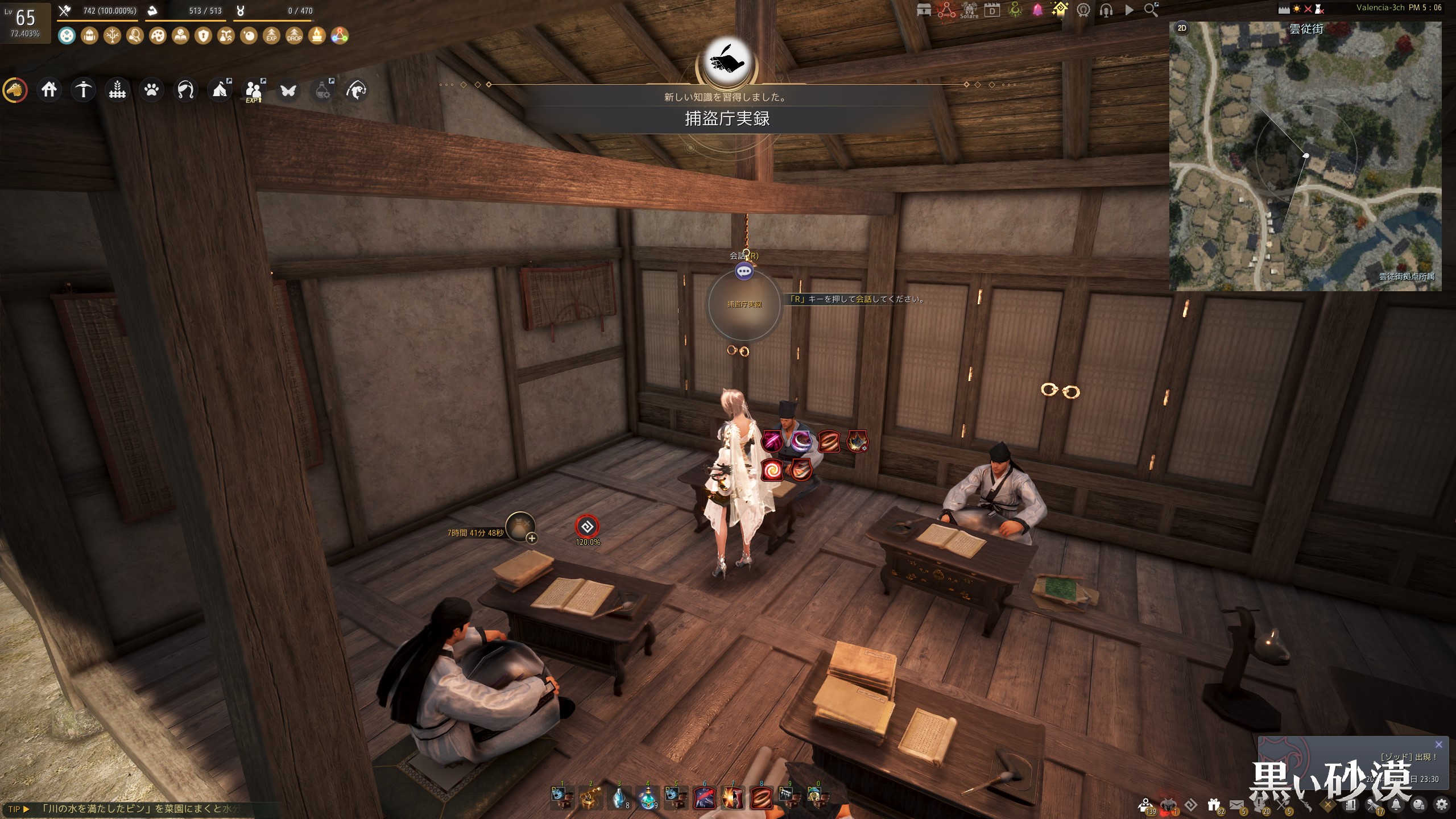Open the gear settings icon
This screenshot has width=1456, height=819.
[1442, 805]
